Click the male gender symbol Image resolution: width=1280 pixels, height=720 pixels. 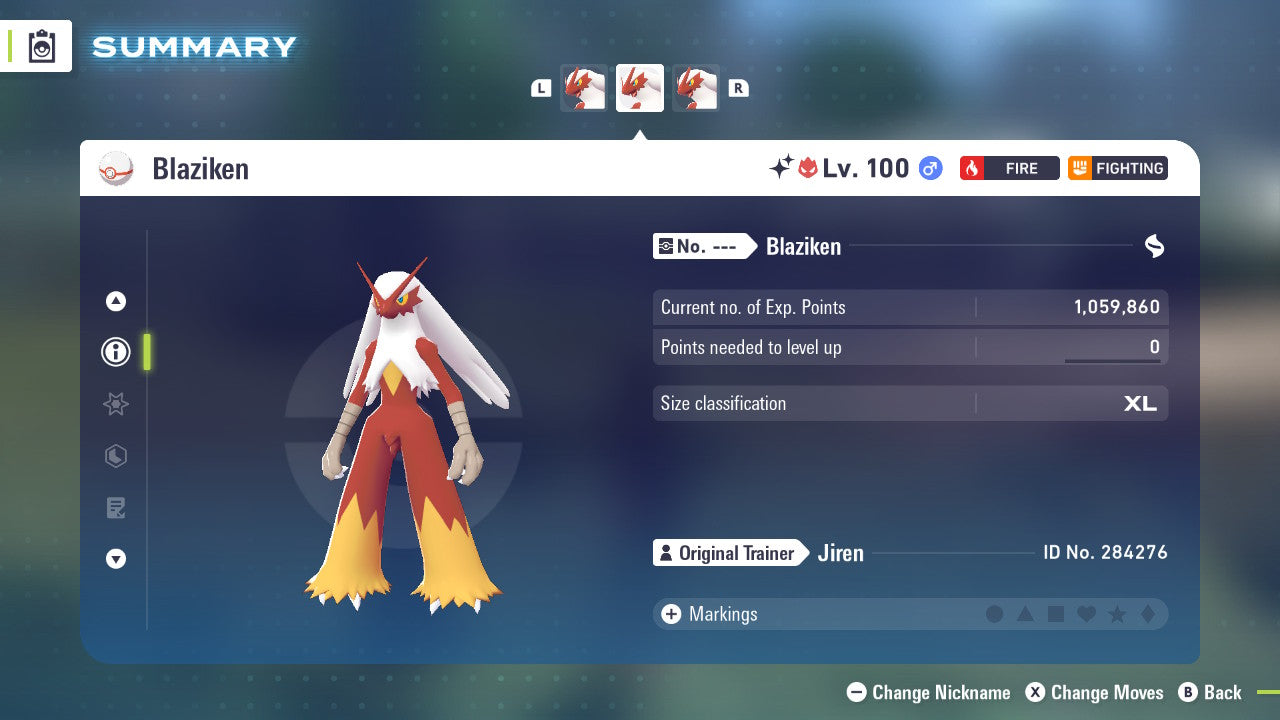tap(930, 168)
